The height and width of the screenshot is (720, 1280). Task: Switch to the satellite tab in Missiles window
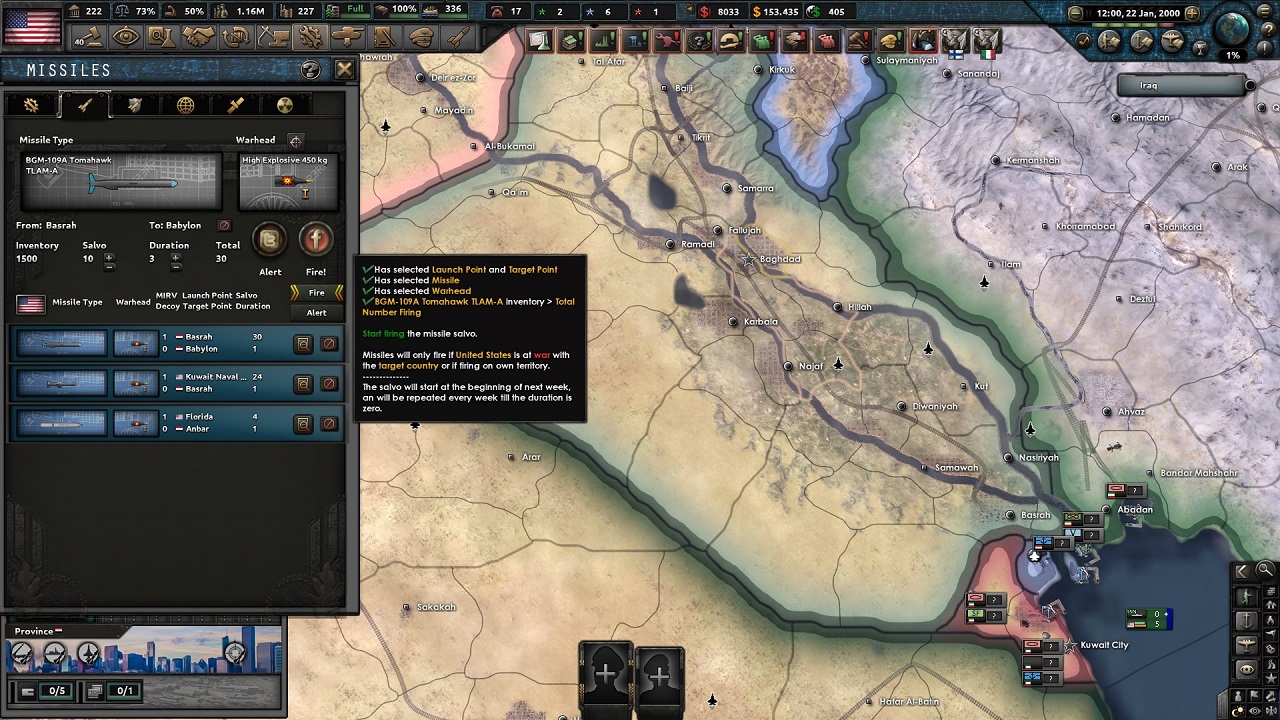click(235, 105)
